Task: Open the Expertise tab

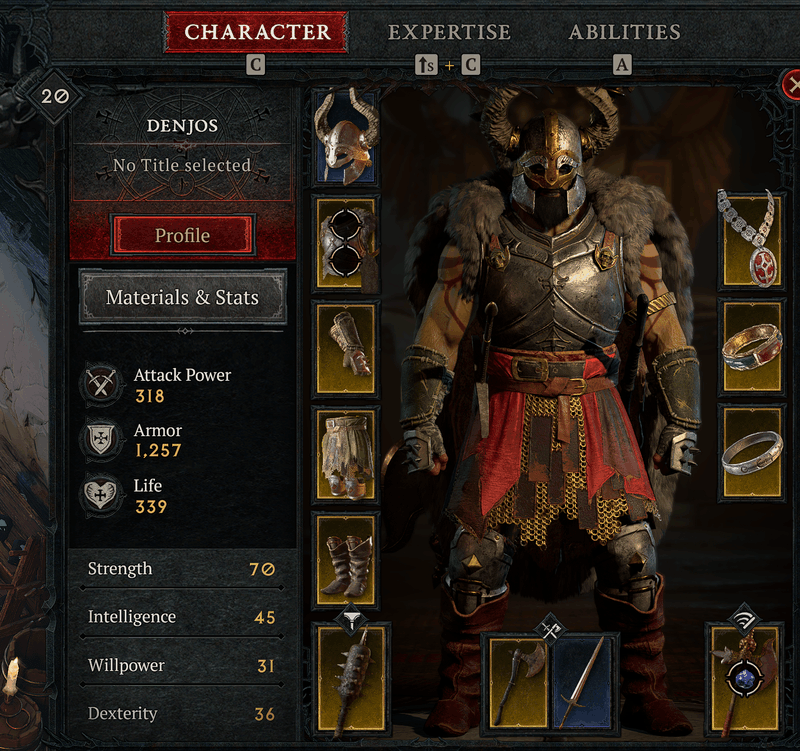Action: (x=449, y=32)
